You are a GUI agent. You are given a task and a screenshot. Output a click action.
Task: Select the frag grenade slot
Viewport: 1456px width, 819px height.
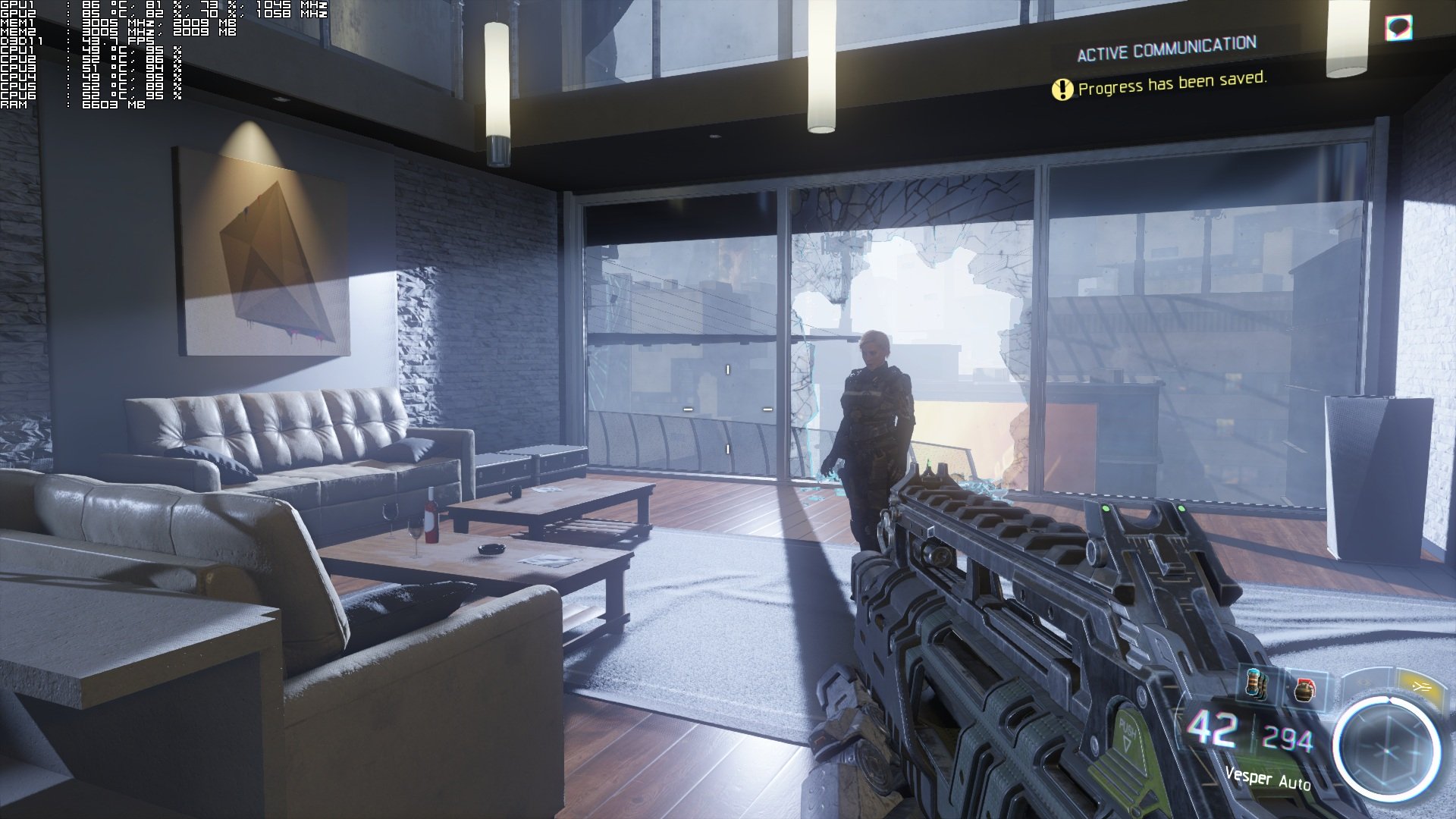click(x=1304, y=689)
